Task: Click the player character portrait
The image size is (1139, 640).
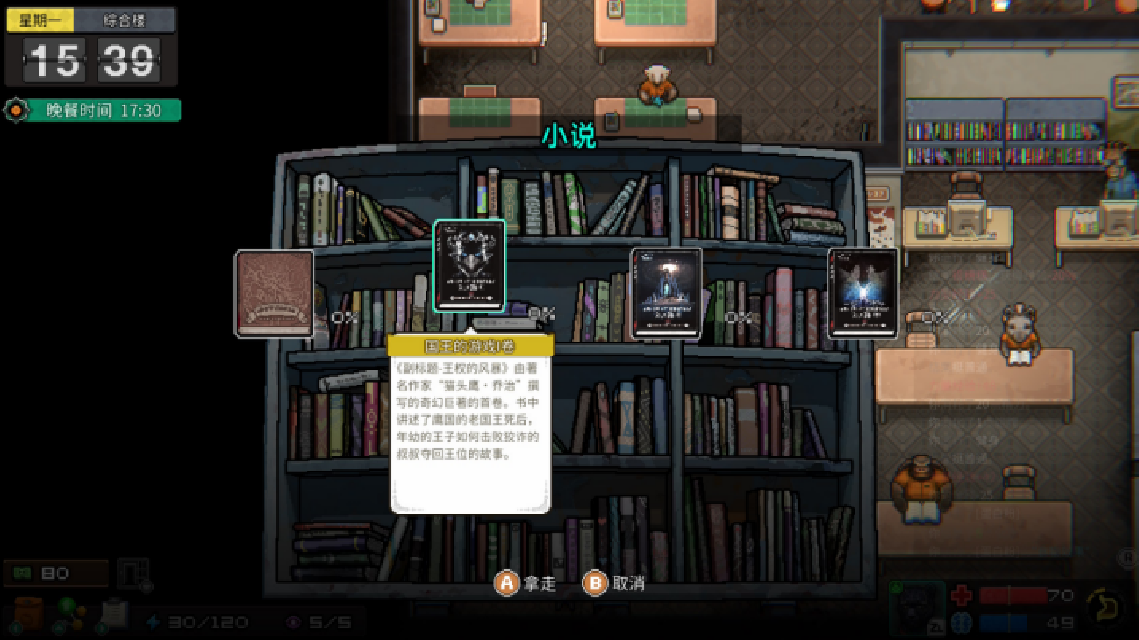Action: coord(917,608)
